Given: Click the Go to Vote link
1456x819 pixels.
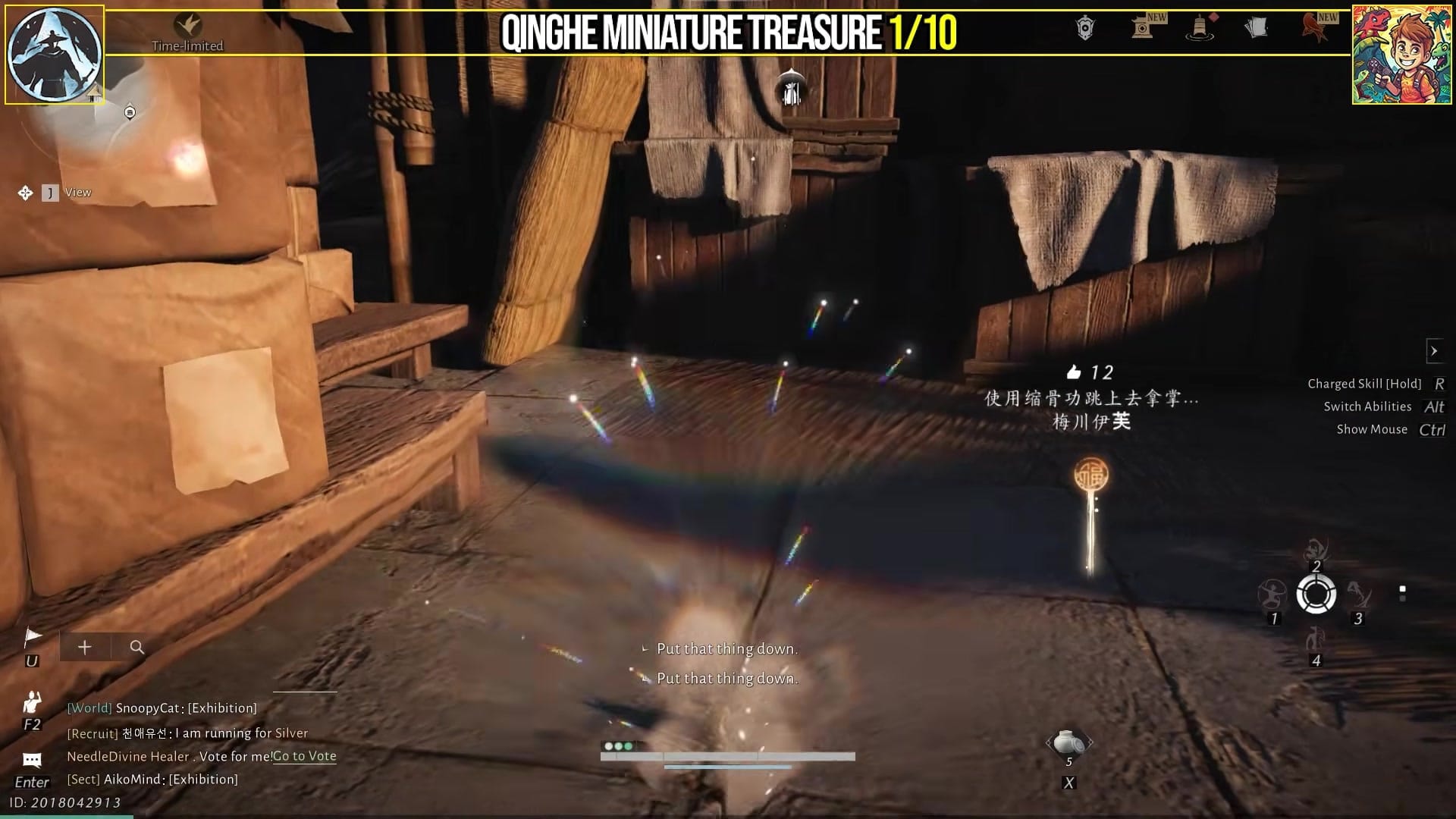Looking at the screenshot, I should pyautogui.click(x=304, y=756).
